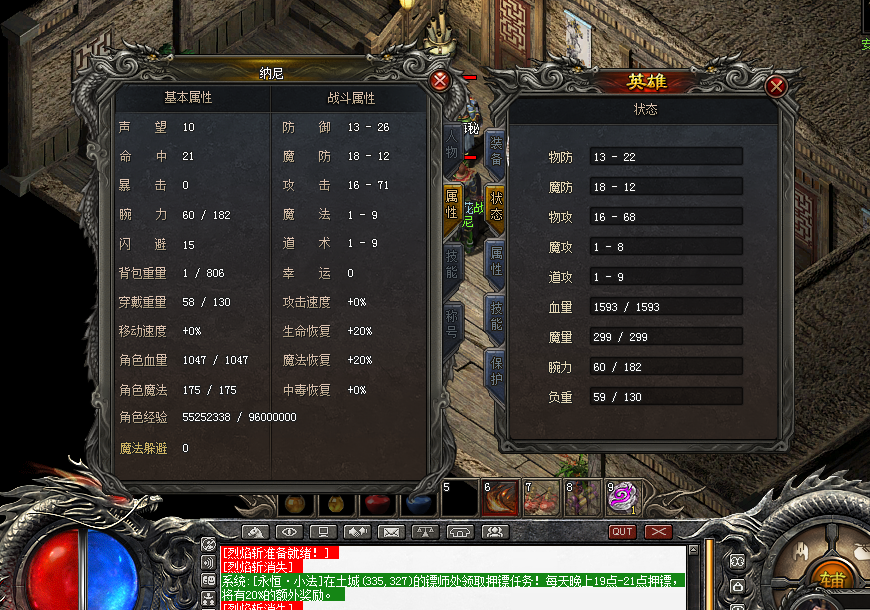This screenshot has height=610, width=870.
Task: Click the eye icon toolbar button
Action: pyautogui.click(x=290, y=532)
